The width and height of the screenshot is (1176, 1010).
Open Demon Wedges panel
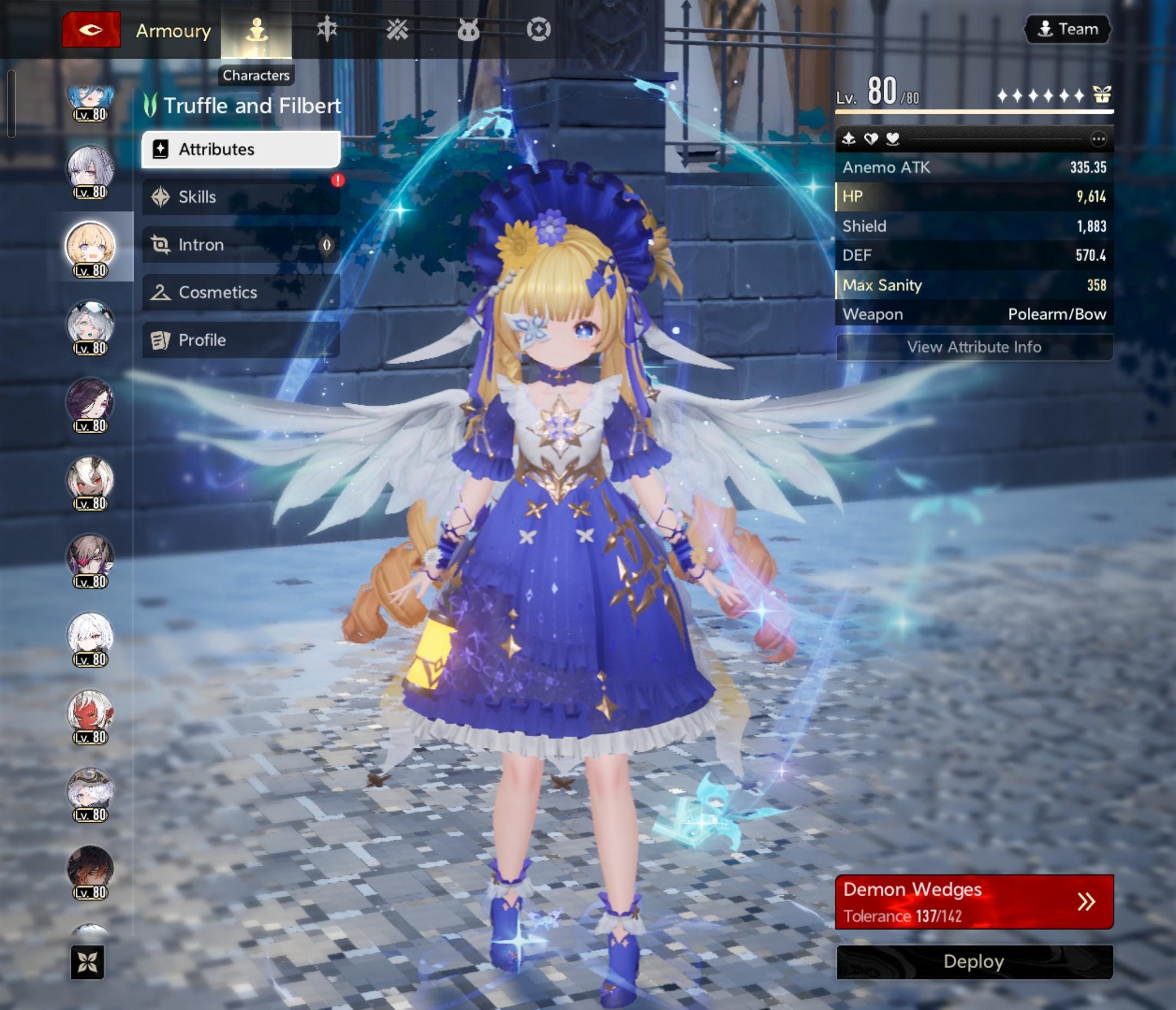click(974, 902)
